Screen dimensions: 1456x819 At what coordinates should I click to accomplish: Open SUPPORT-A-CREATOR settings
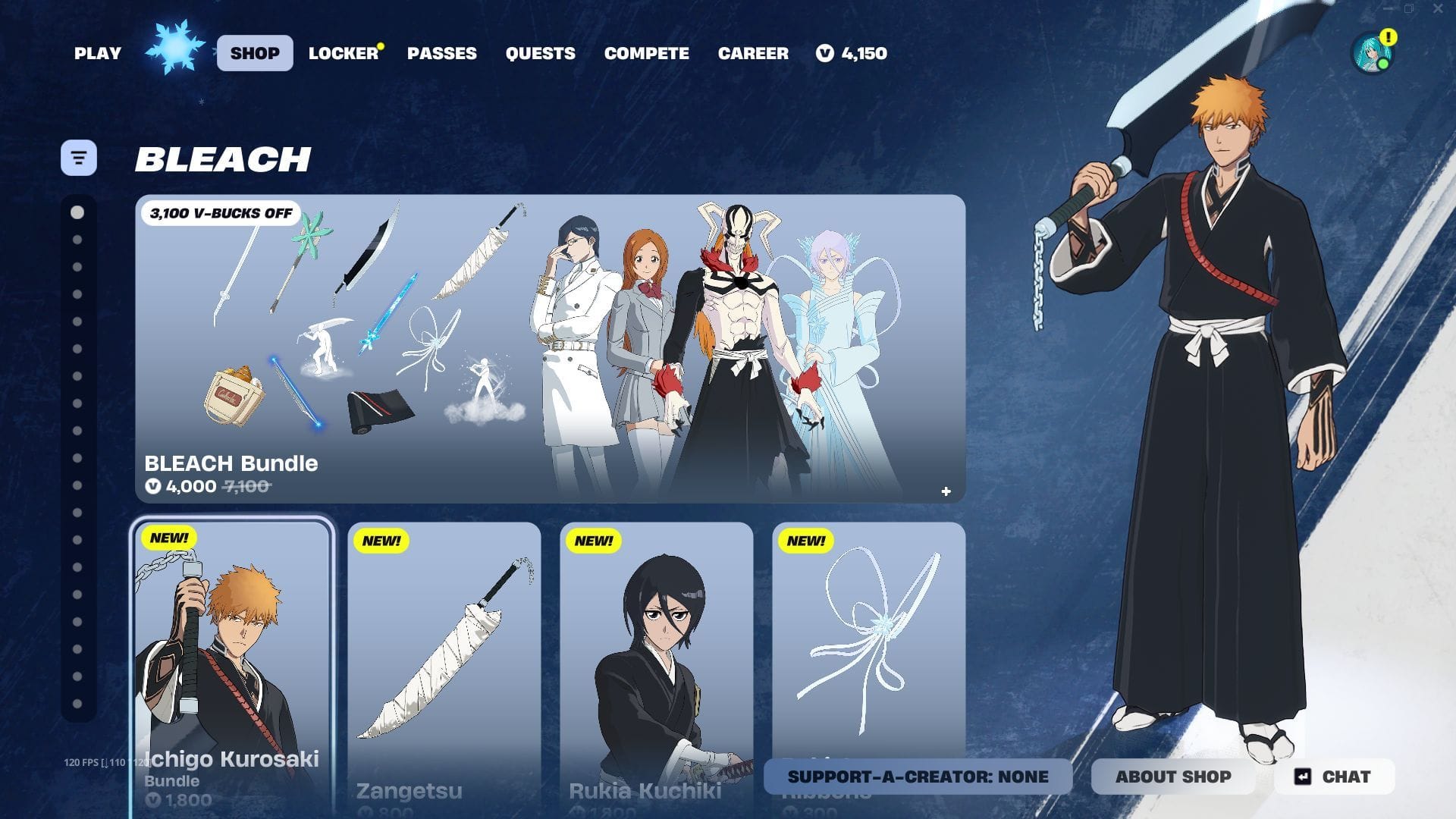coord(917,777)
